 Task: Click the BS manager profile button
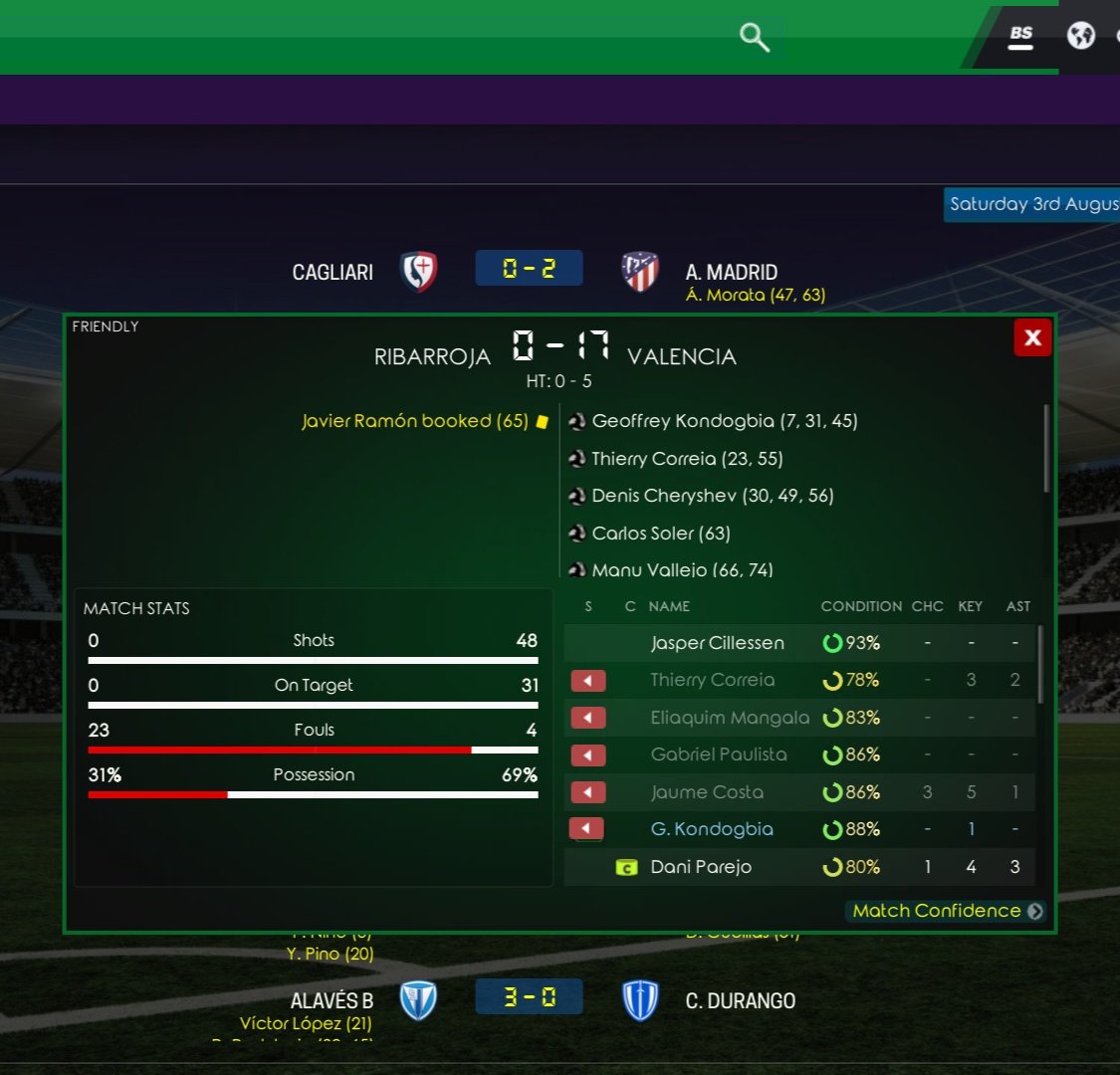pyautogui.click(x=1020, y=36)
